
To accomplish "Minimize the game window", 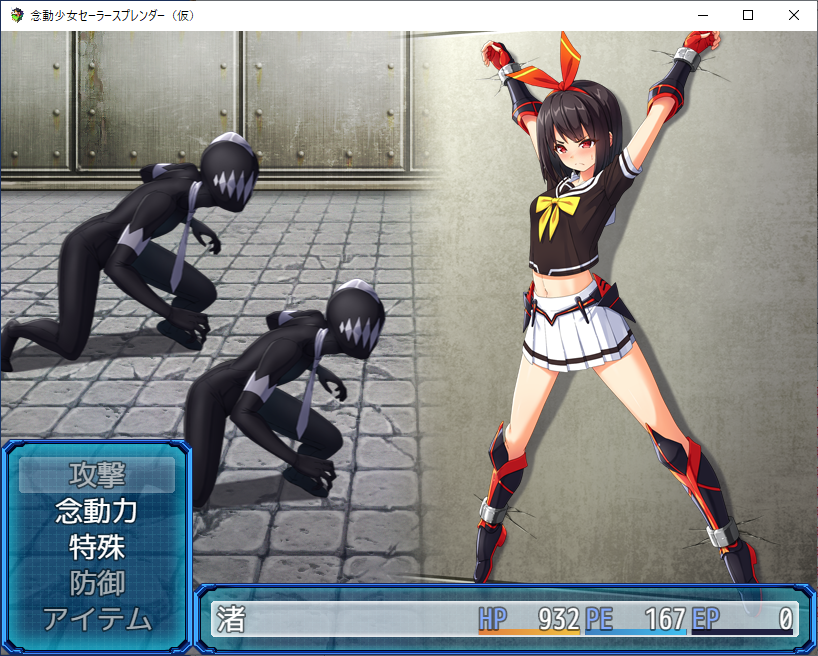I will [x=702, y=15].
